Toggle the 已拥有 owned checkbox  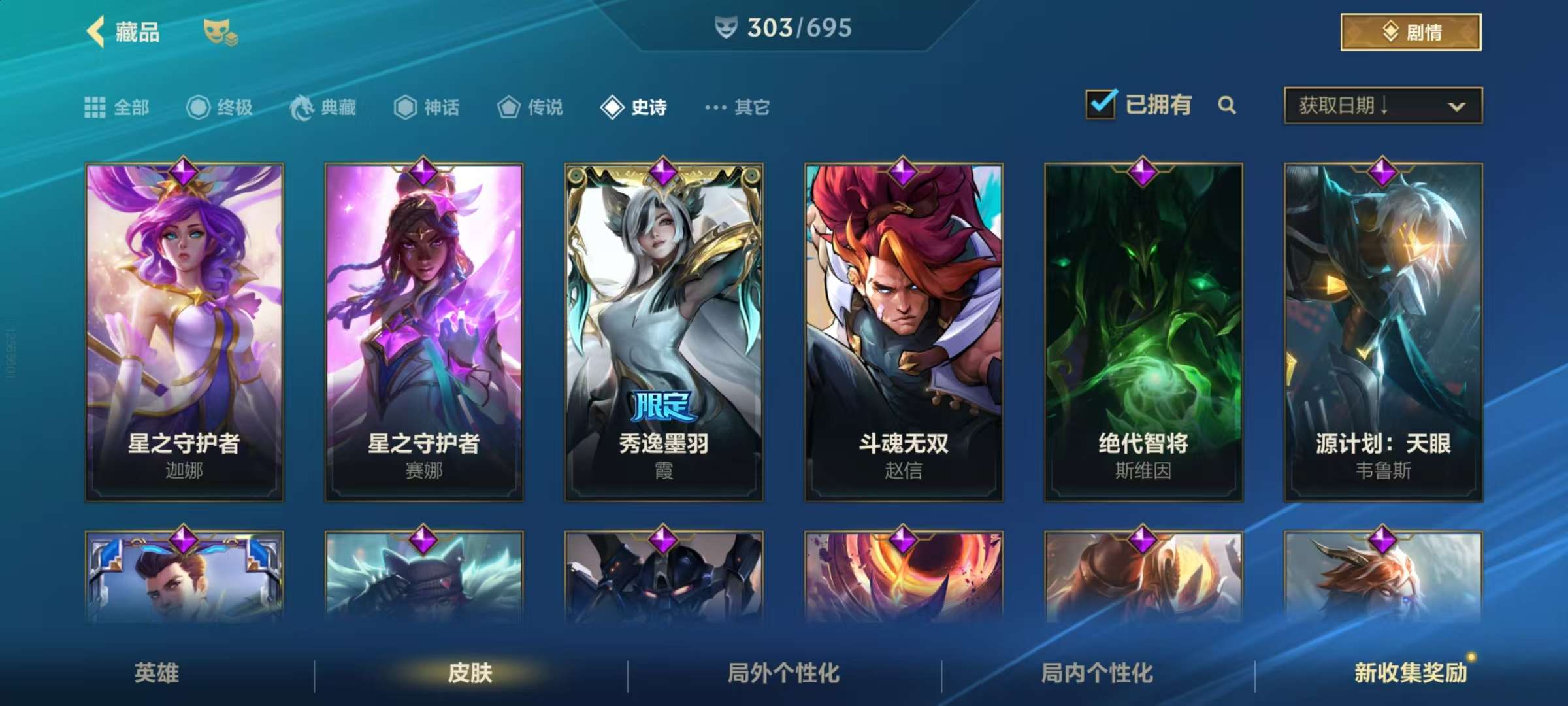pos(1101,105)
